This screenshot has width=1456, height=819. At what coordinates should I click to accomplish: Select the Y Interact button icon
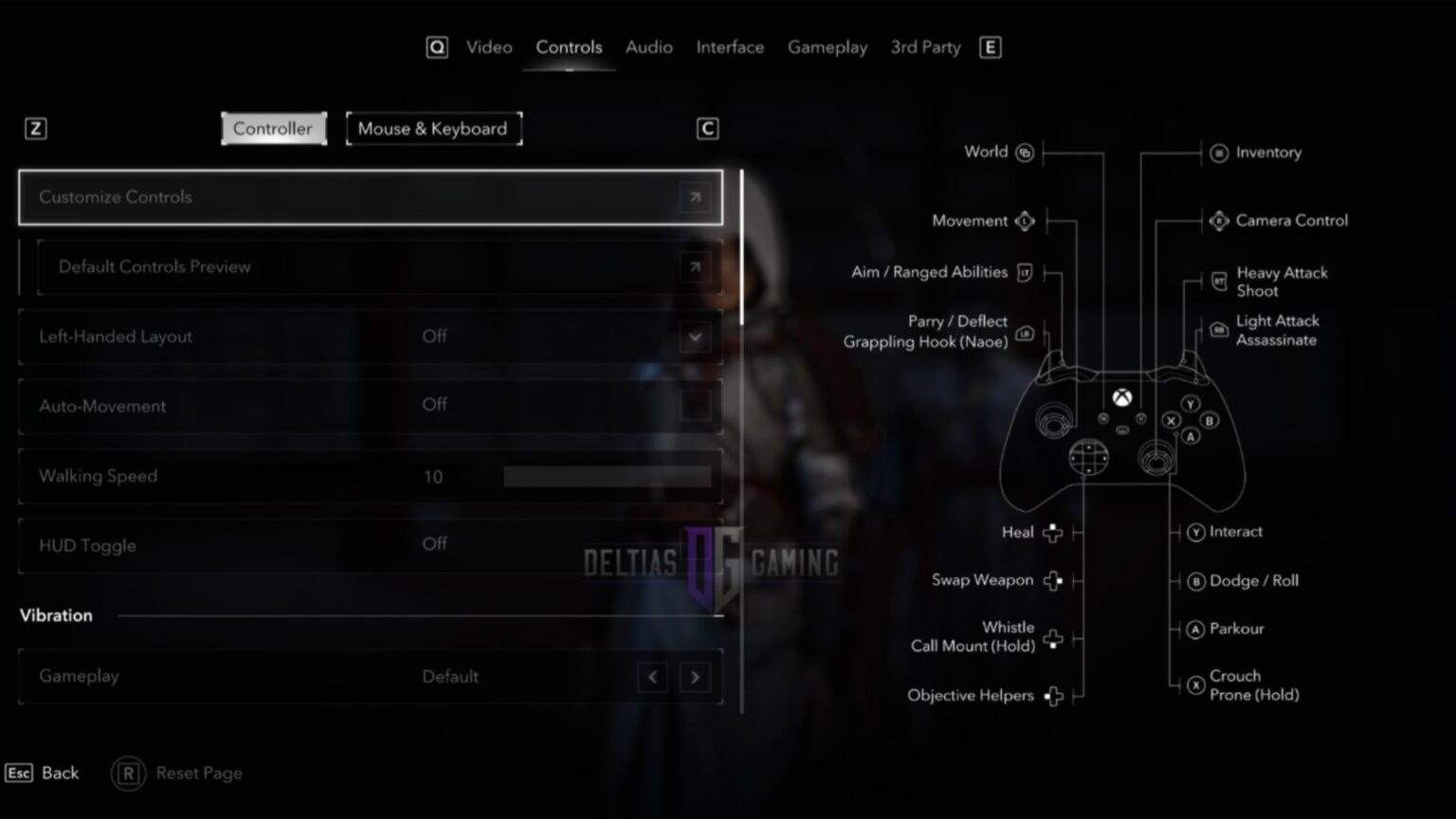1196,533
